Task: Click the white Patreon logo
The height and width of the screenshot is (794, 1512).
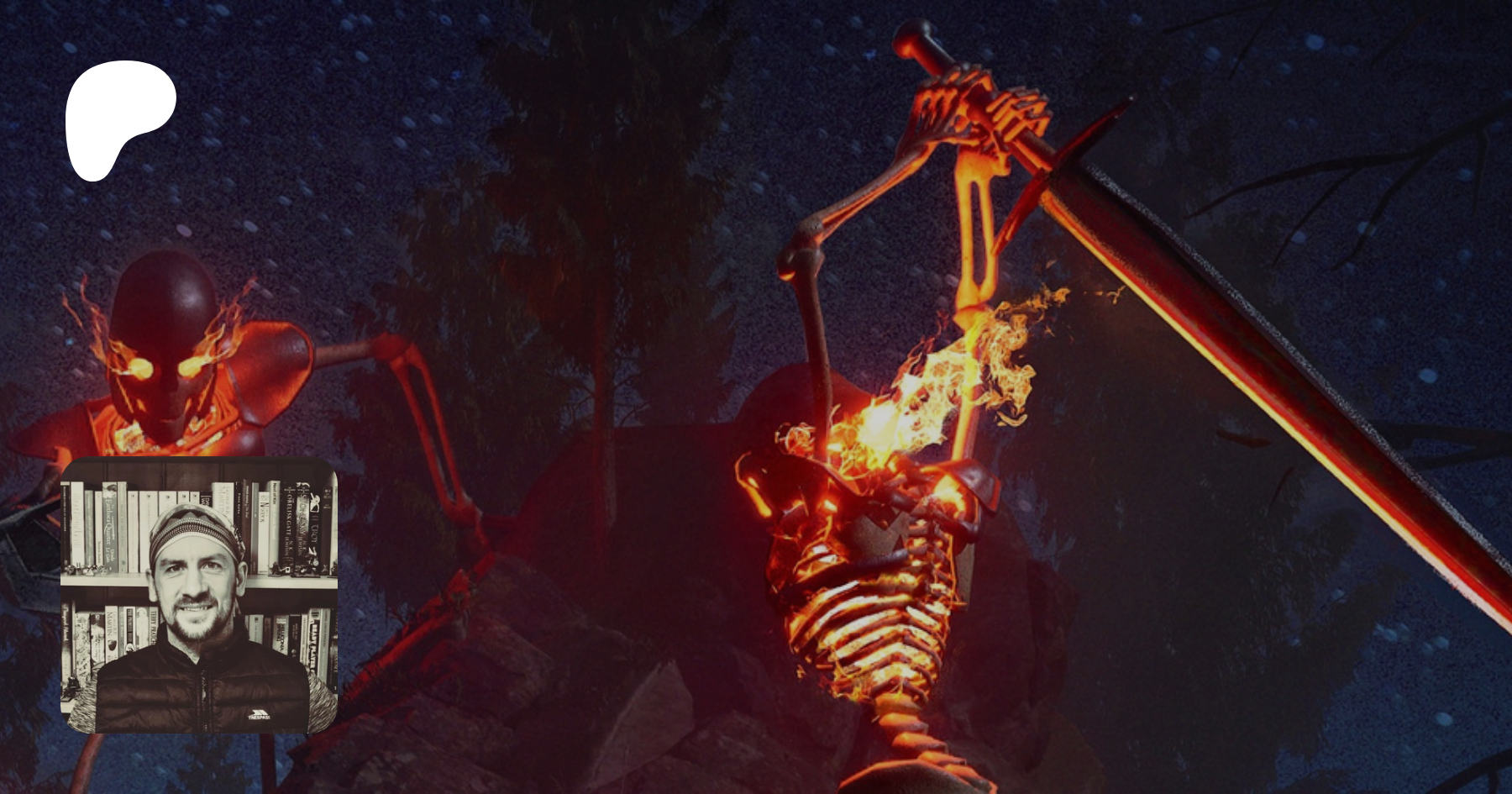Action: pyautogui.click(x=118, y=118)
